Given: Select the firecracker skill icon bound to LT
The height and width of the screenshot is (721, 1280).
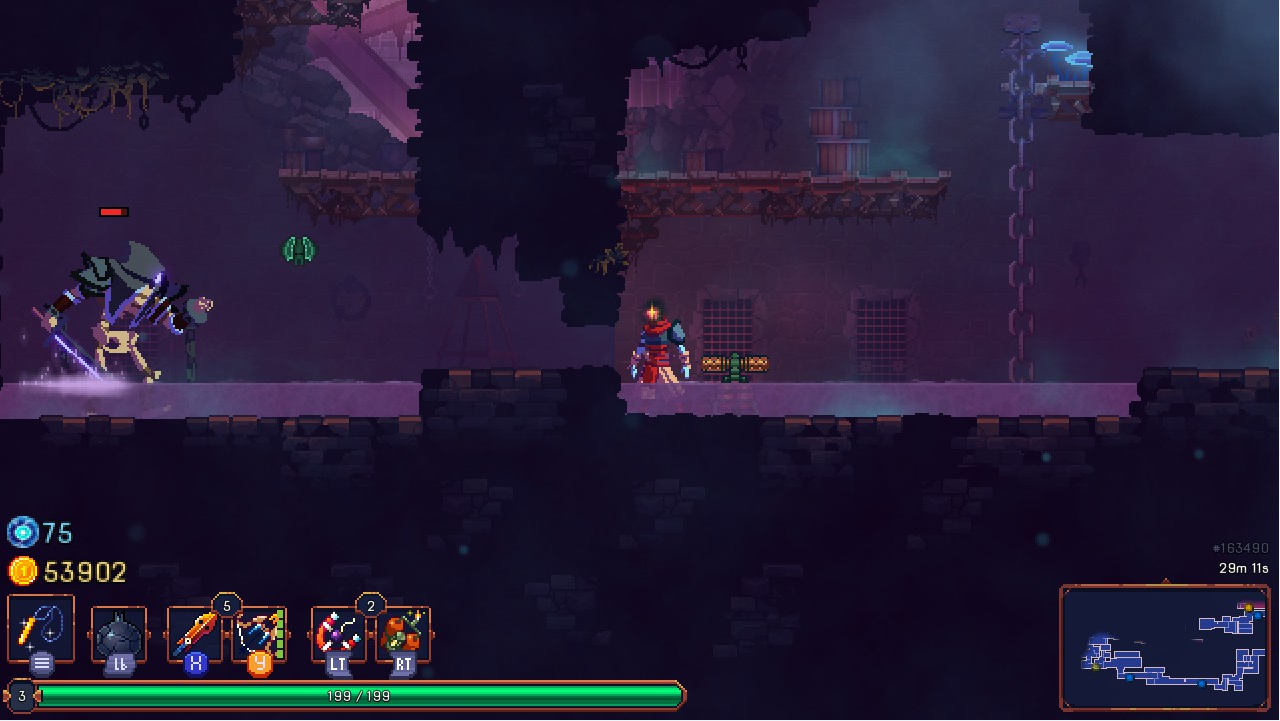Looking at the screenshot, I should (336, 632).
